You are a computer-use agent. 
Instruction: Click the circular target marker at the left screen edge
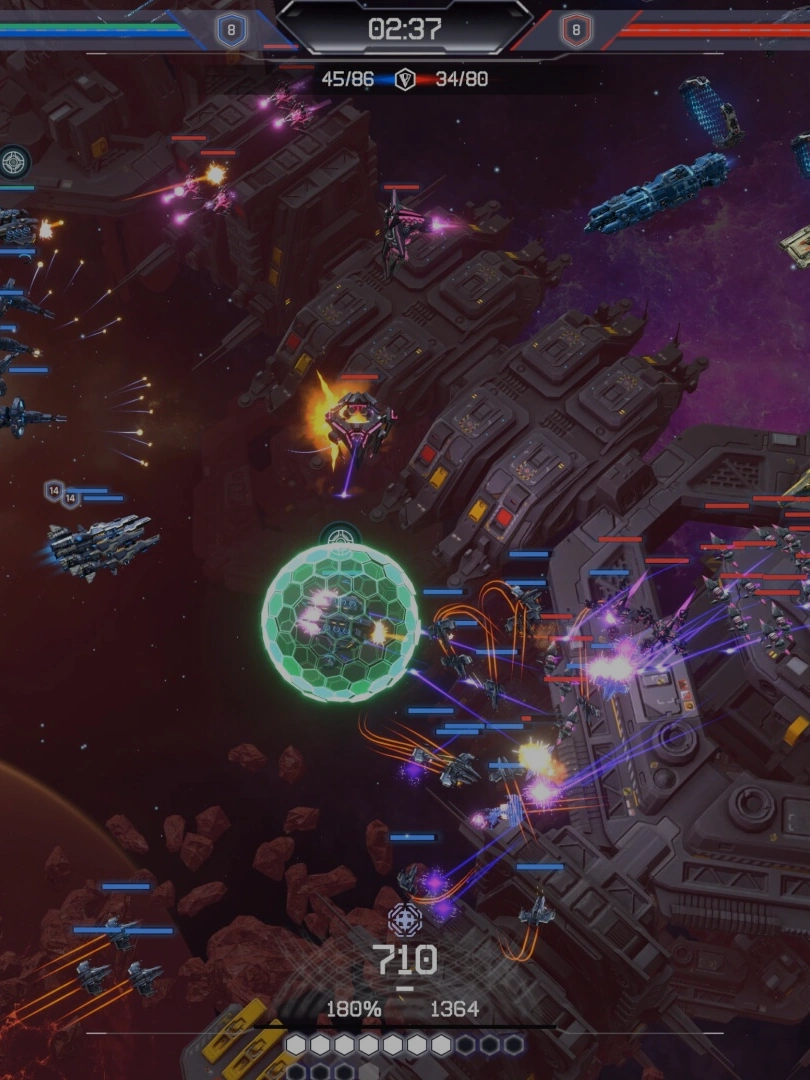pyautogui.click(x=14, y=161)
